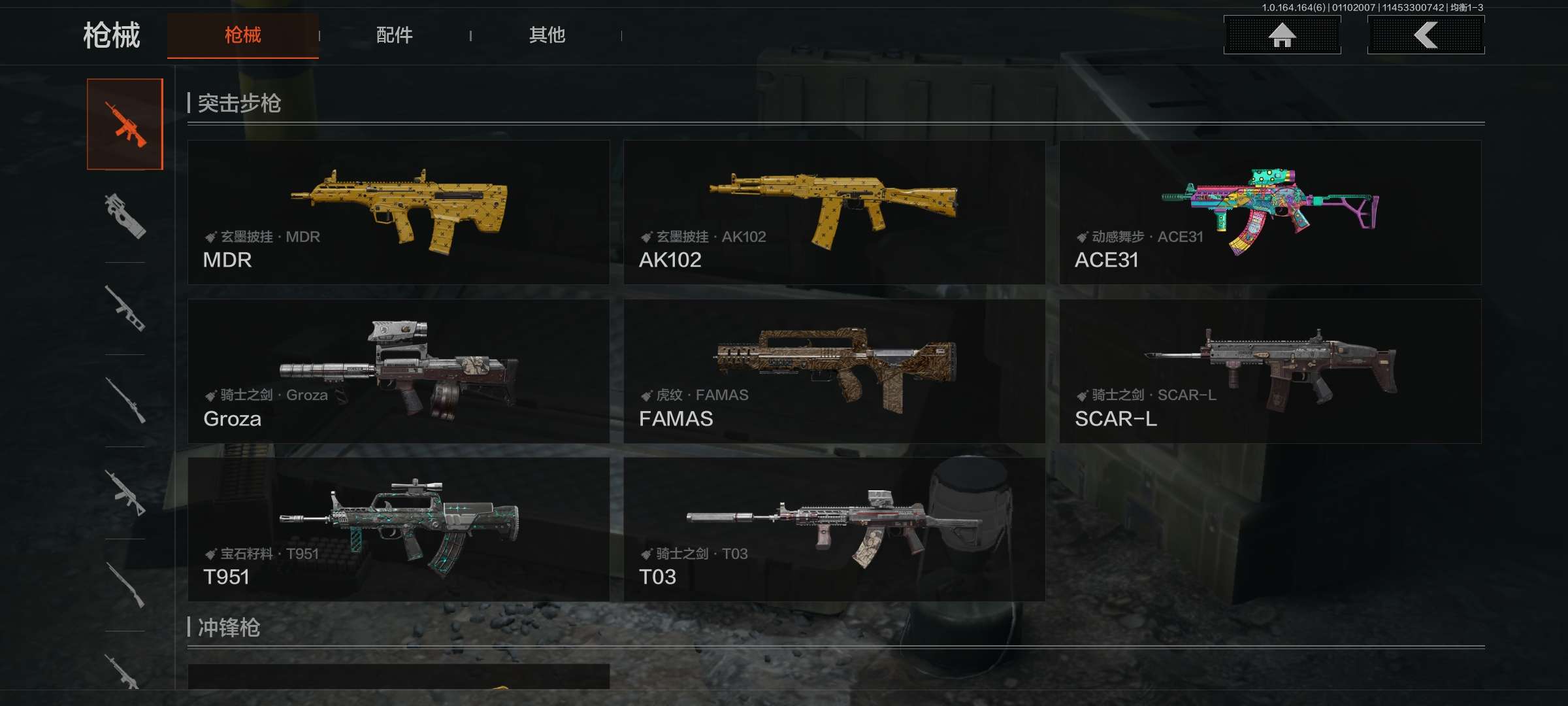Select the Groza rifle card

399,371
